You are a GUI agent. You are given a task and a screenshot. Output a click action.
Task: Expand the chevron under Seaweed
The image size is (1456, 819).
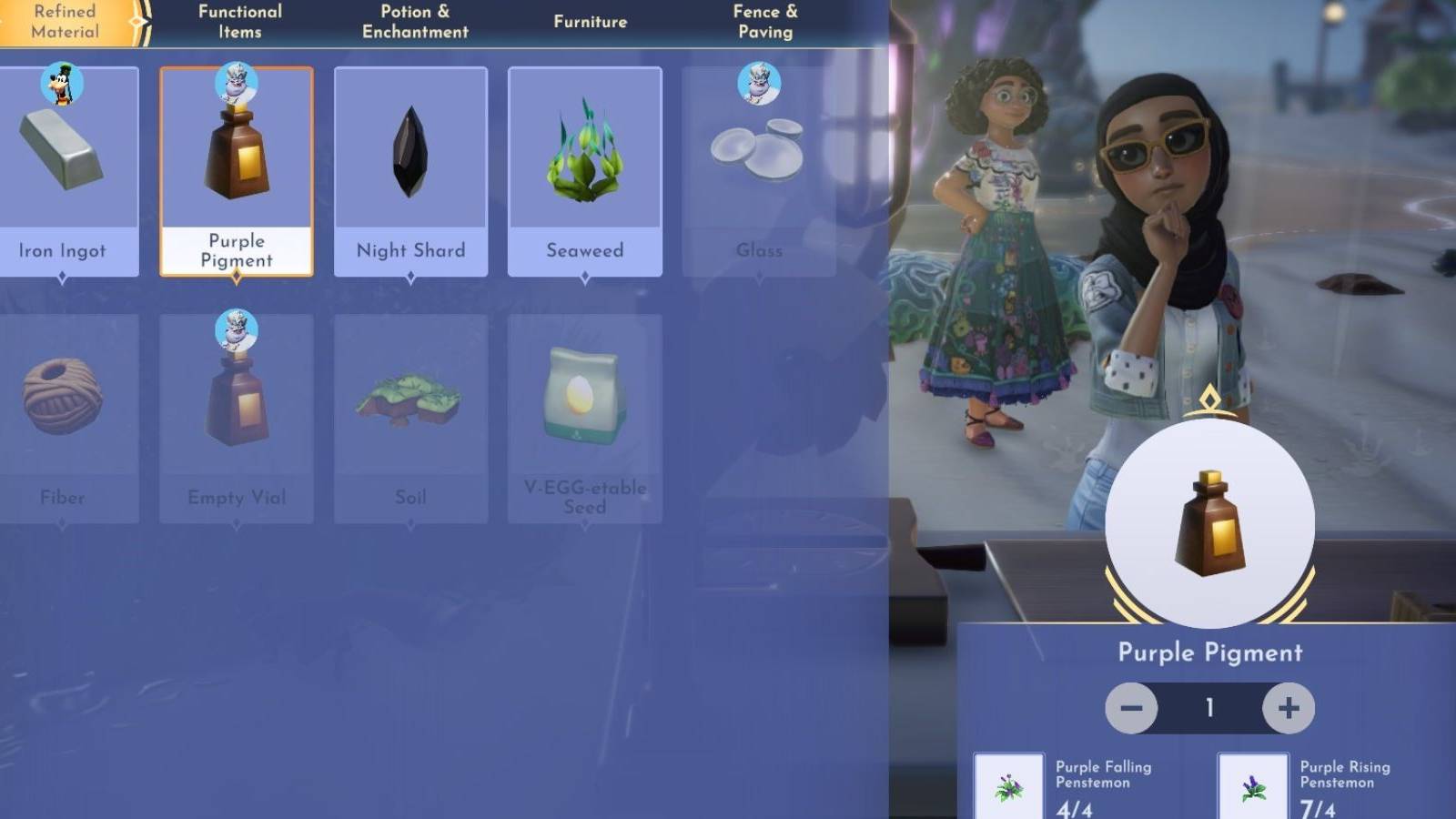point(585,275)
